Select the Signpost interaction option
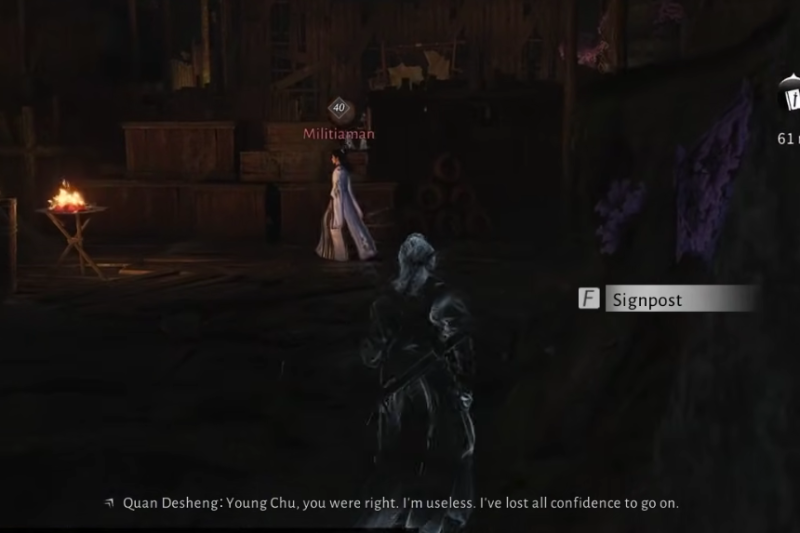The image size is (800, 533). (x=666, y=298)
